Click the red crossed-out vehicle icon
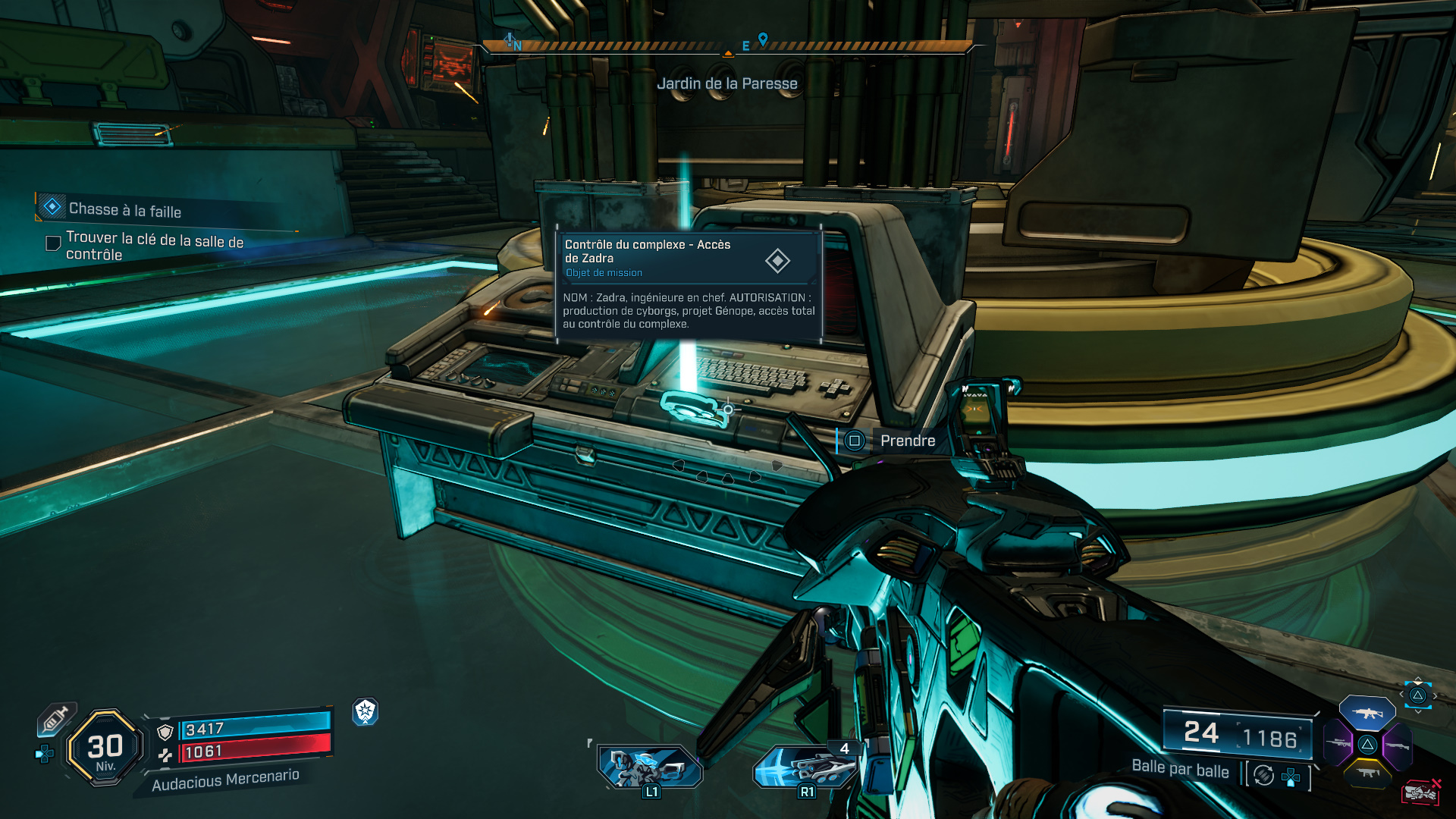Viewport: 1456px width, 819px height. 1421,792
